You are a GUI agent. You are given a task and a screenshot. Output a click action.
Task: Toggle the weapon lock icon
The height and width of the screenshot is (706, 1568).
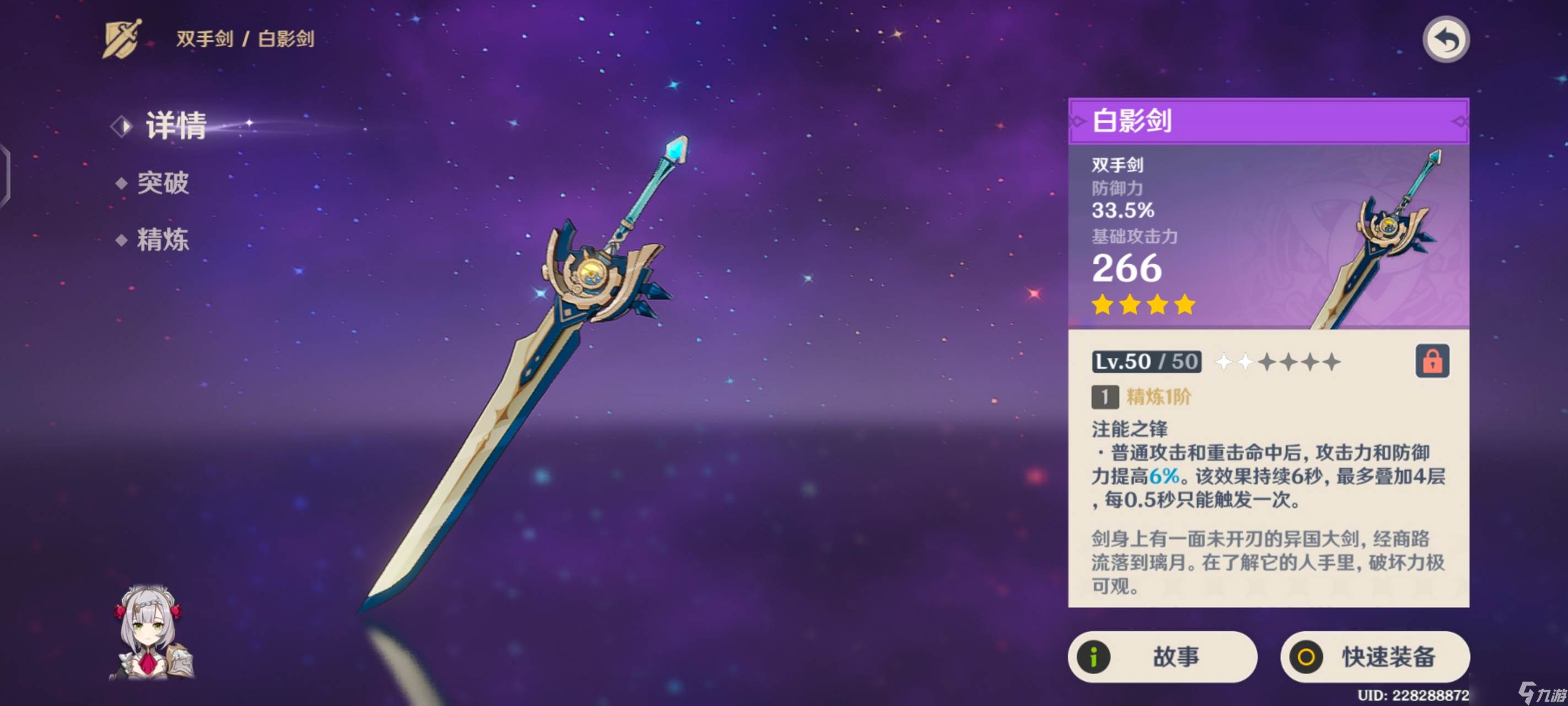pyautogui.click(x=1432, y=361)
